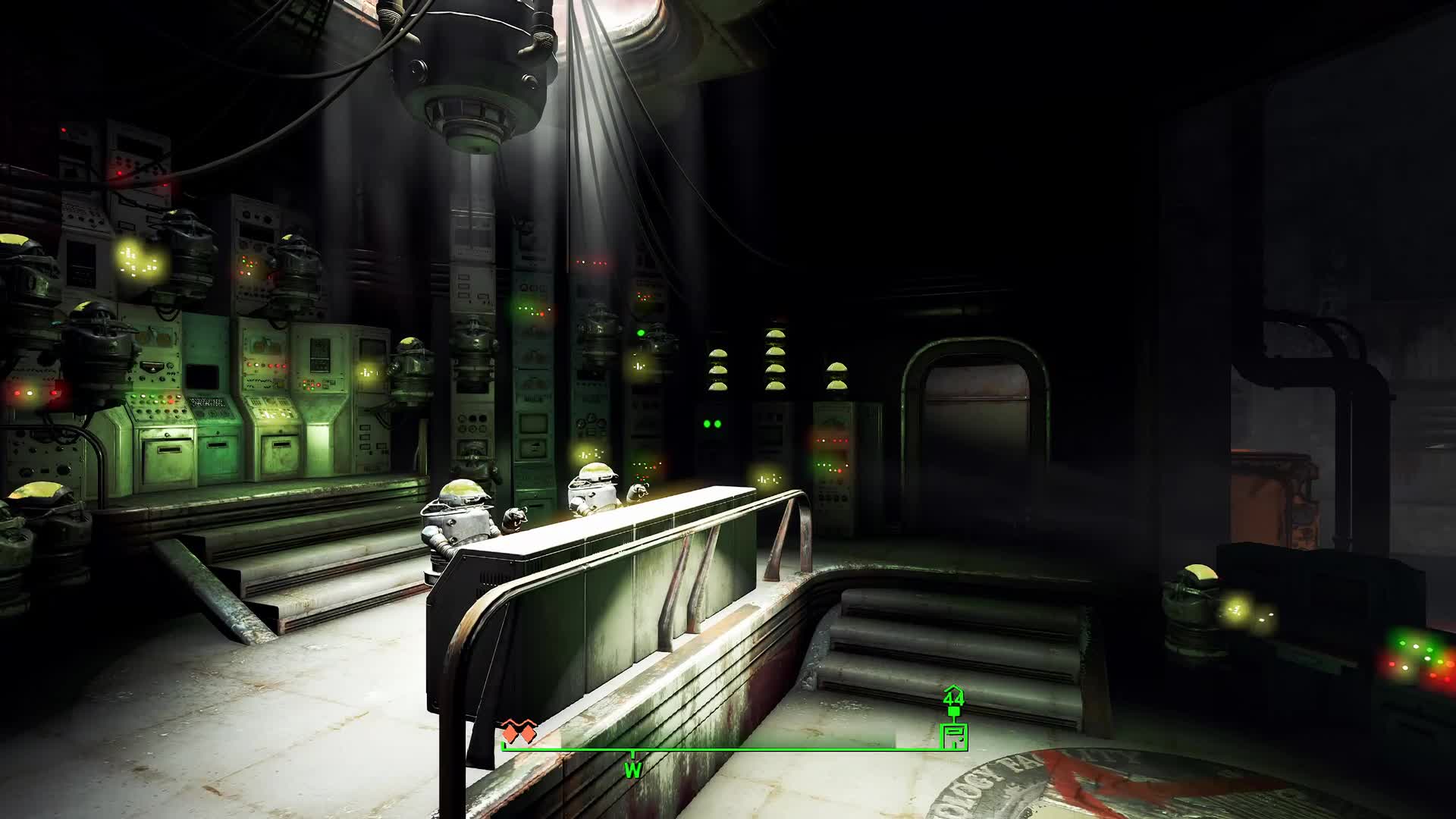Click the door icon at the compass right edge
Image resolution: width=1456 pixels, height=819 pixels.
(954, 736)
